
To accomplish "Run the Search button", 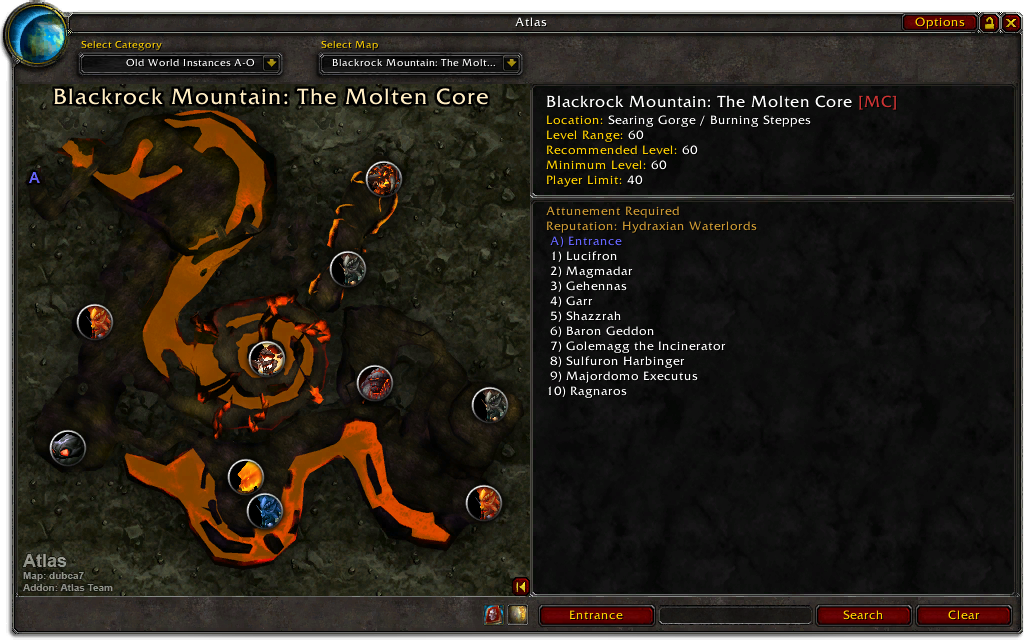I will tap(862, 615).
